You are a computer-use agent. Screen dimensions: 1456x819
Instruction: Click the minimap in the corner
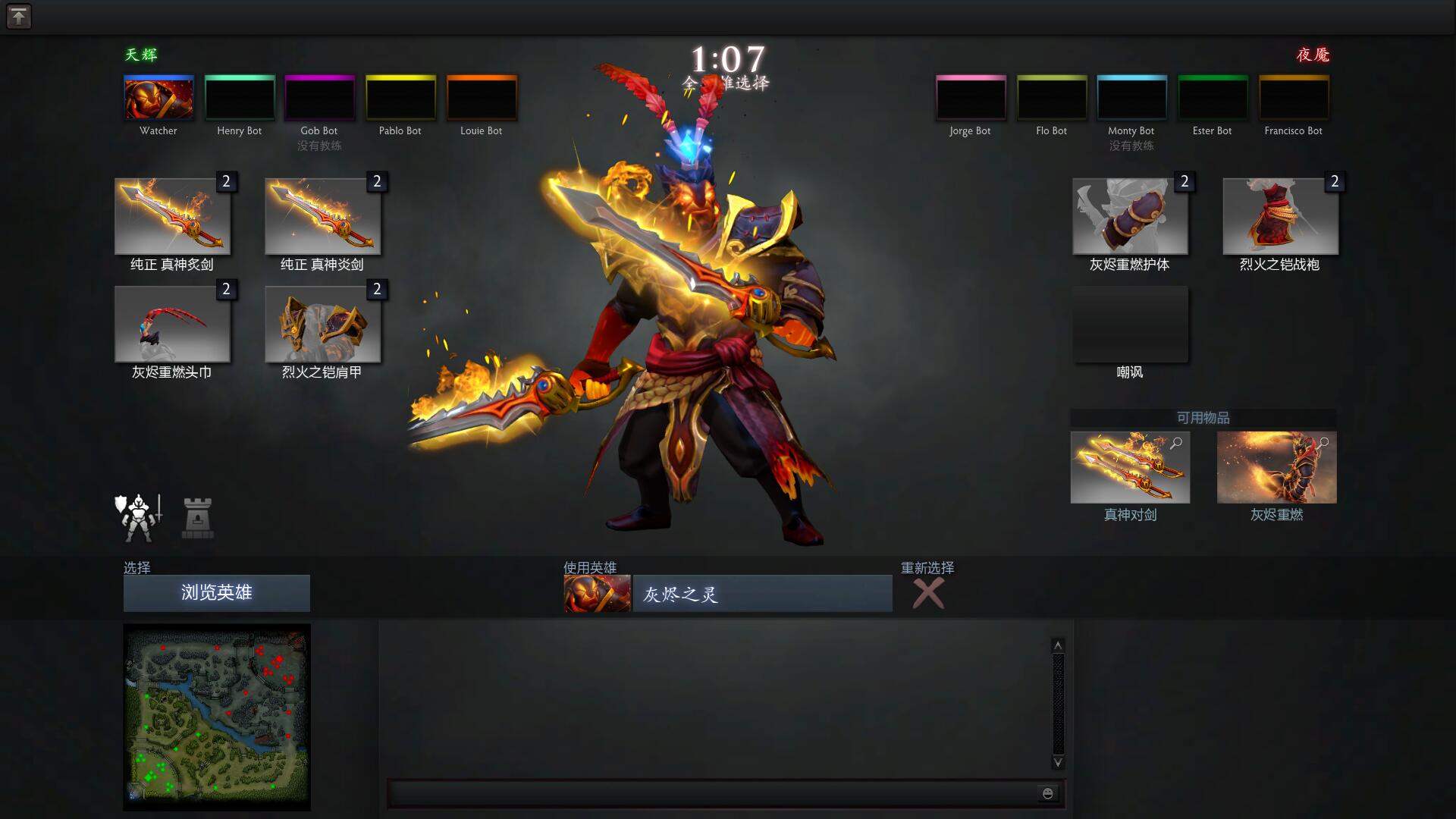click(x=217, y=717)
